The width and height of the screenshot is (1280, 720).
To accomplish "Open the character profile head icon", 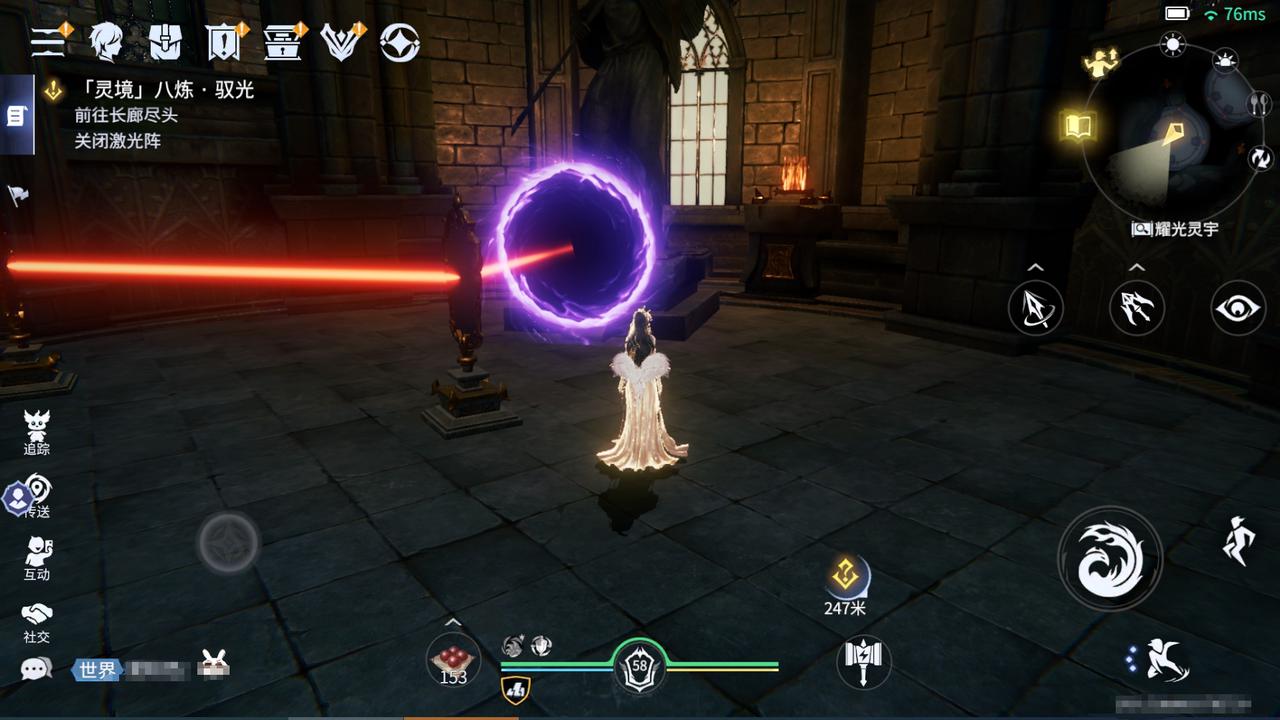I will [105, 41].
